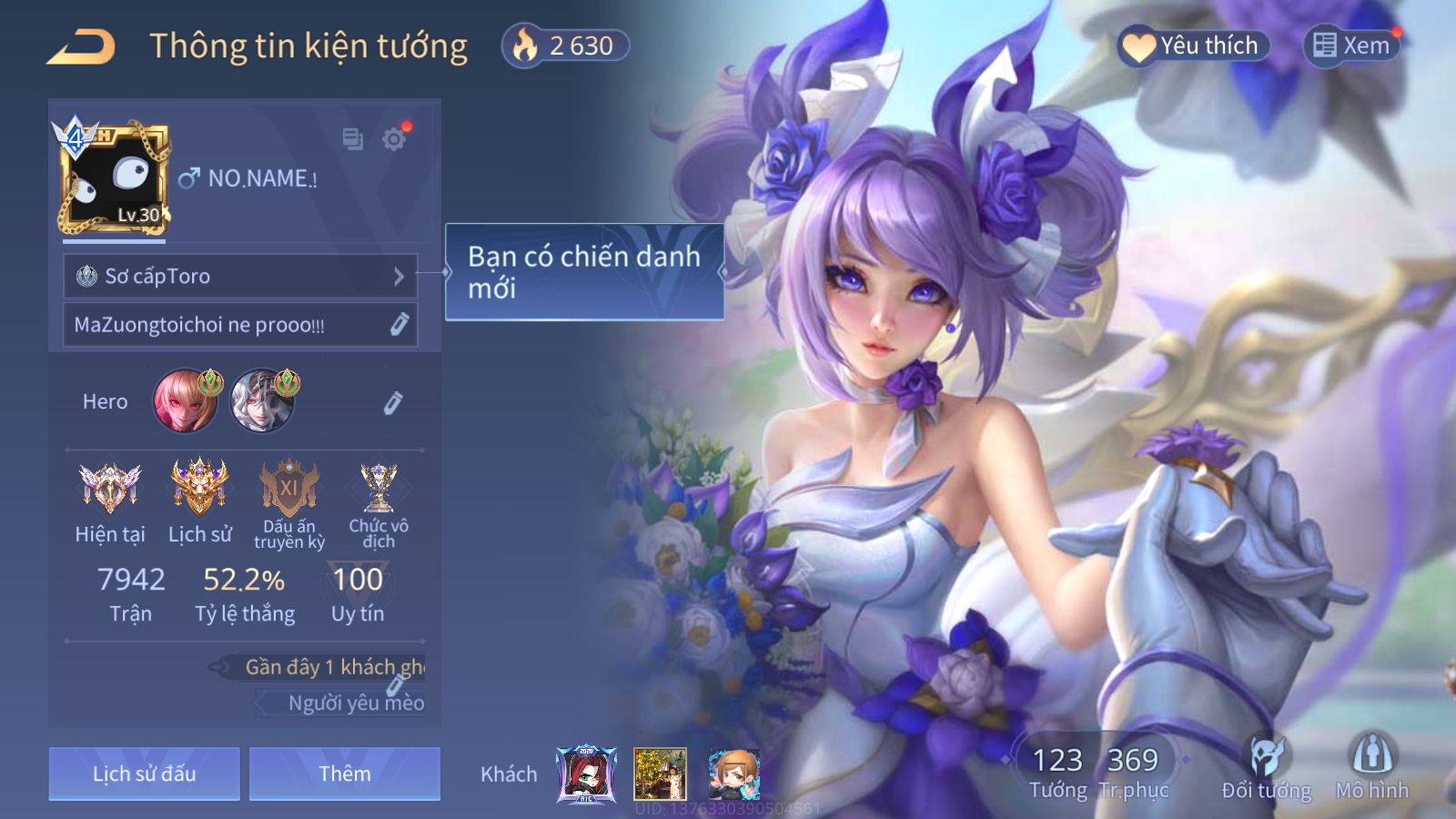This screenshot has height=819, width=1456.
Task: Click the Thêm button
Action: click(344, 773)
